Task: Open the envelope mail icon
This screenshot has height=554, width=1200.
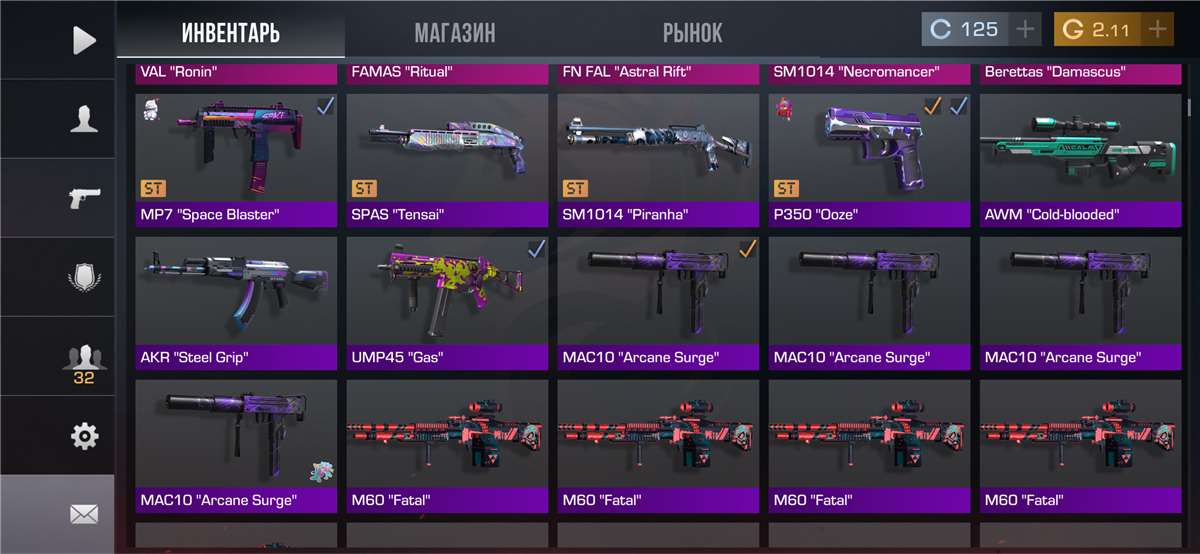Action: 84,514
